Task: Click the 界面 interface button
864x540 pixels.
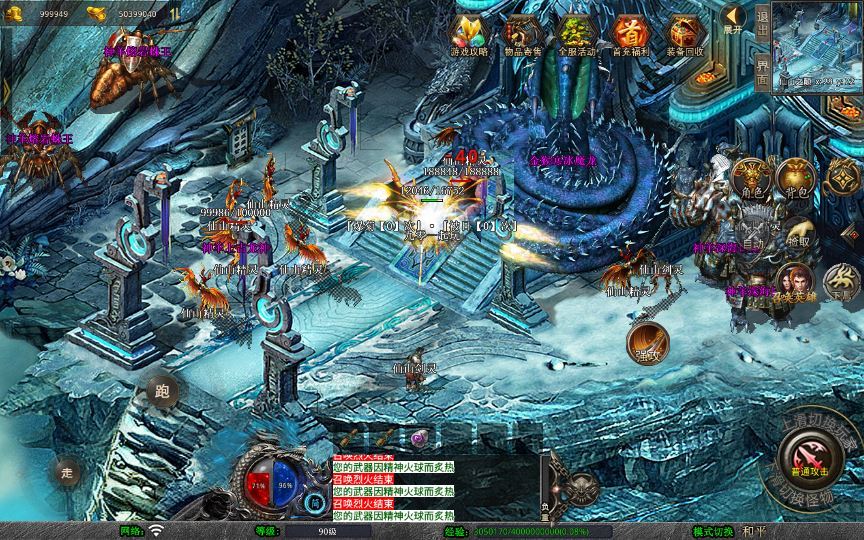Action: (763, 73)
